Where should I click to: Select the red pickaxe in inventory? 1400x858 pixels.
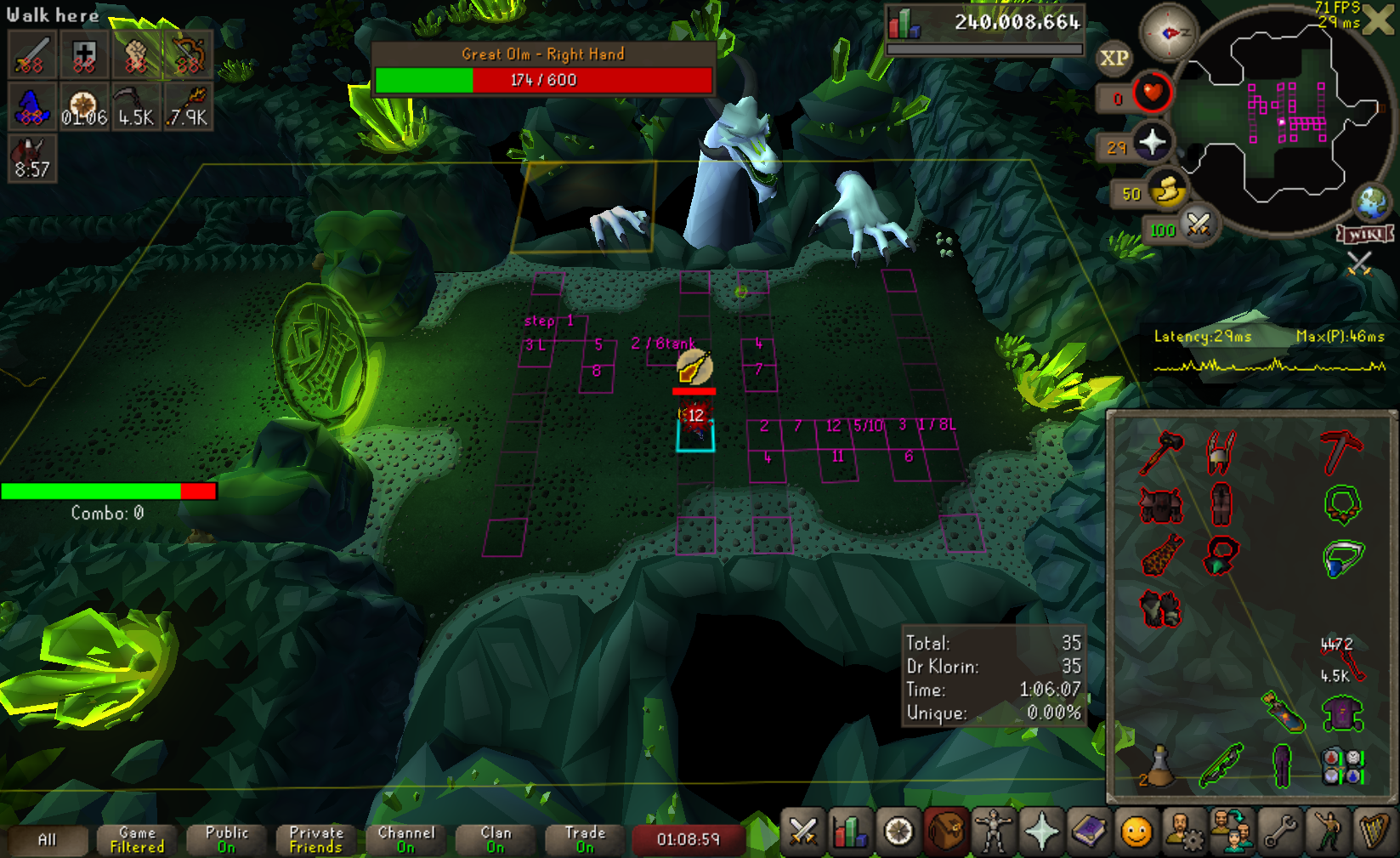[x=1341, y=451]
